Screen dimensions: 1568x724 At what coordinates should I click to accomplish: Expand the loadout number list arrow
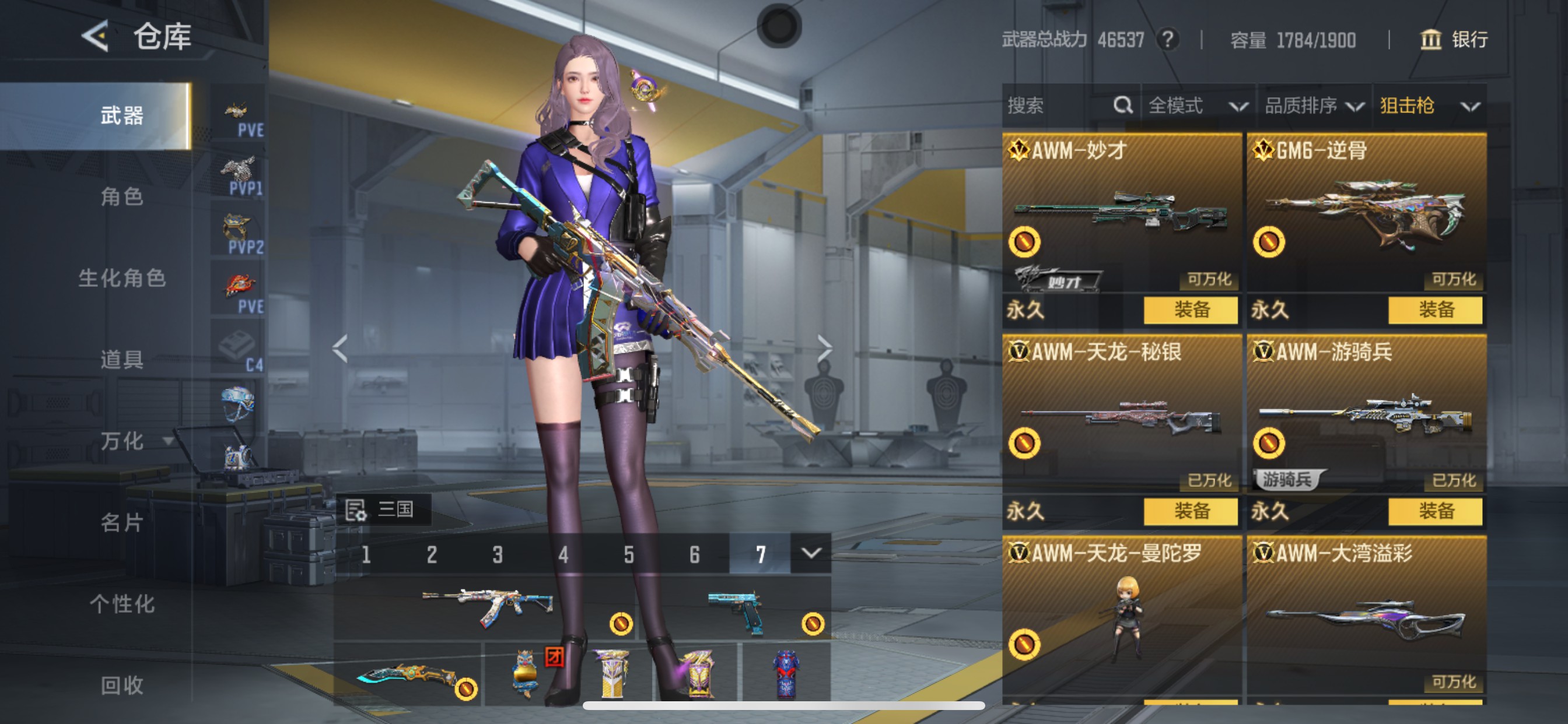[810, 553]
